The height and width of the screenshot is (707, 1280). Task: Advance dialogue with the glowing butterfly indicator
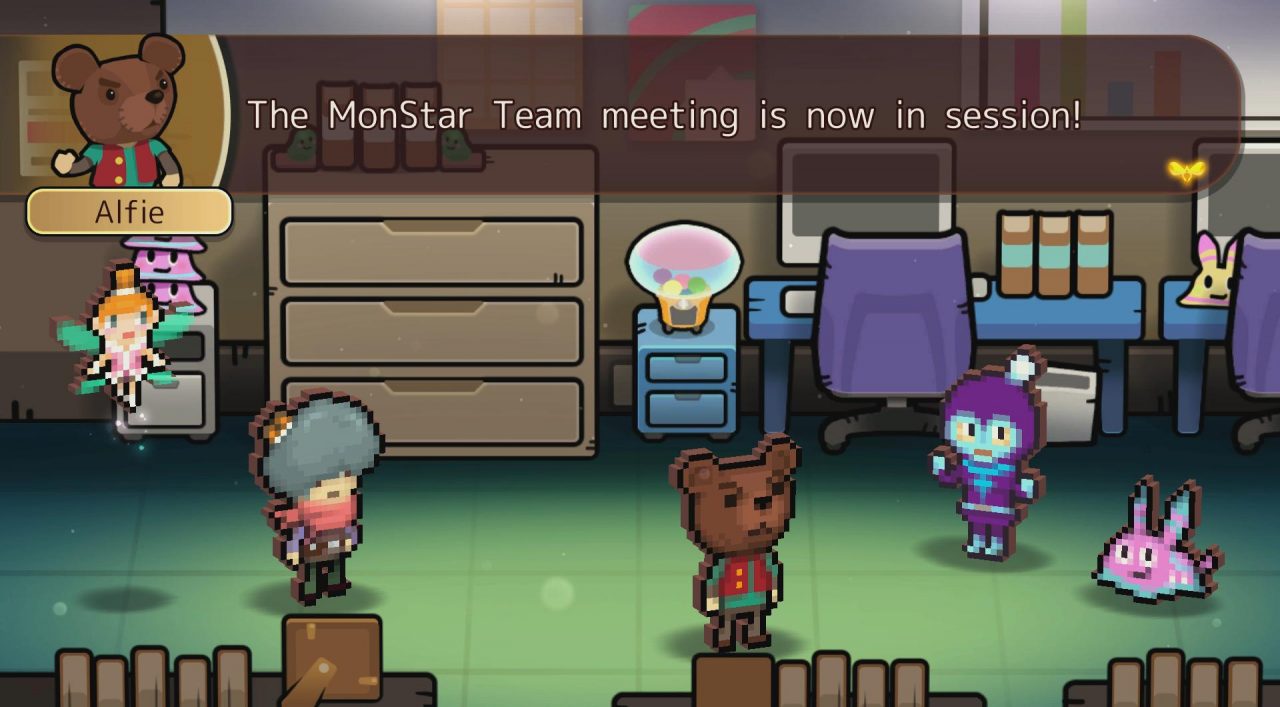1186,171
